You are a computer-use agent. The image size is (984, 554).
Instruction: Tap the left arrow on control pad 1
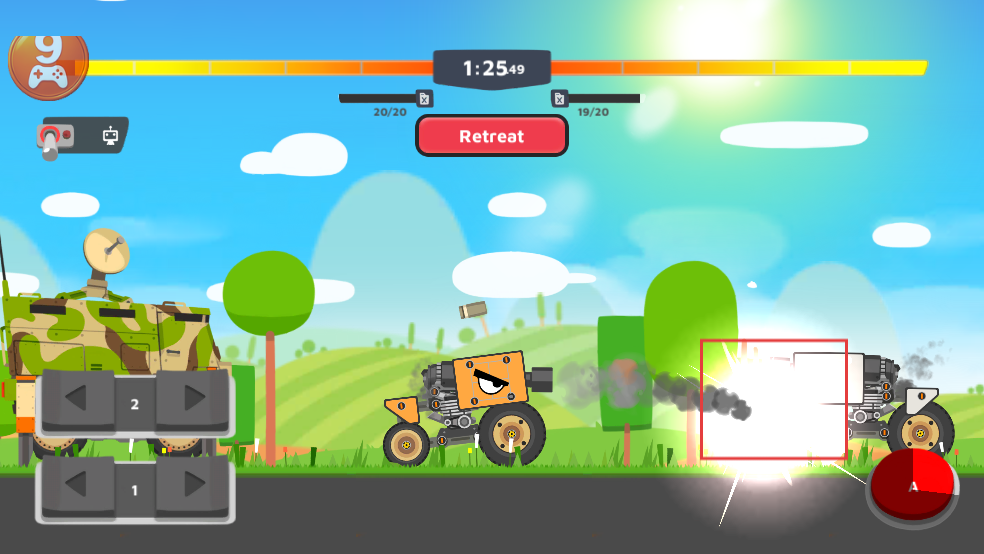point(76,490)
